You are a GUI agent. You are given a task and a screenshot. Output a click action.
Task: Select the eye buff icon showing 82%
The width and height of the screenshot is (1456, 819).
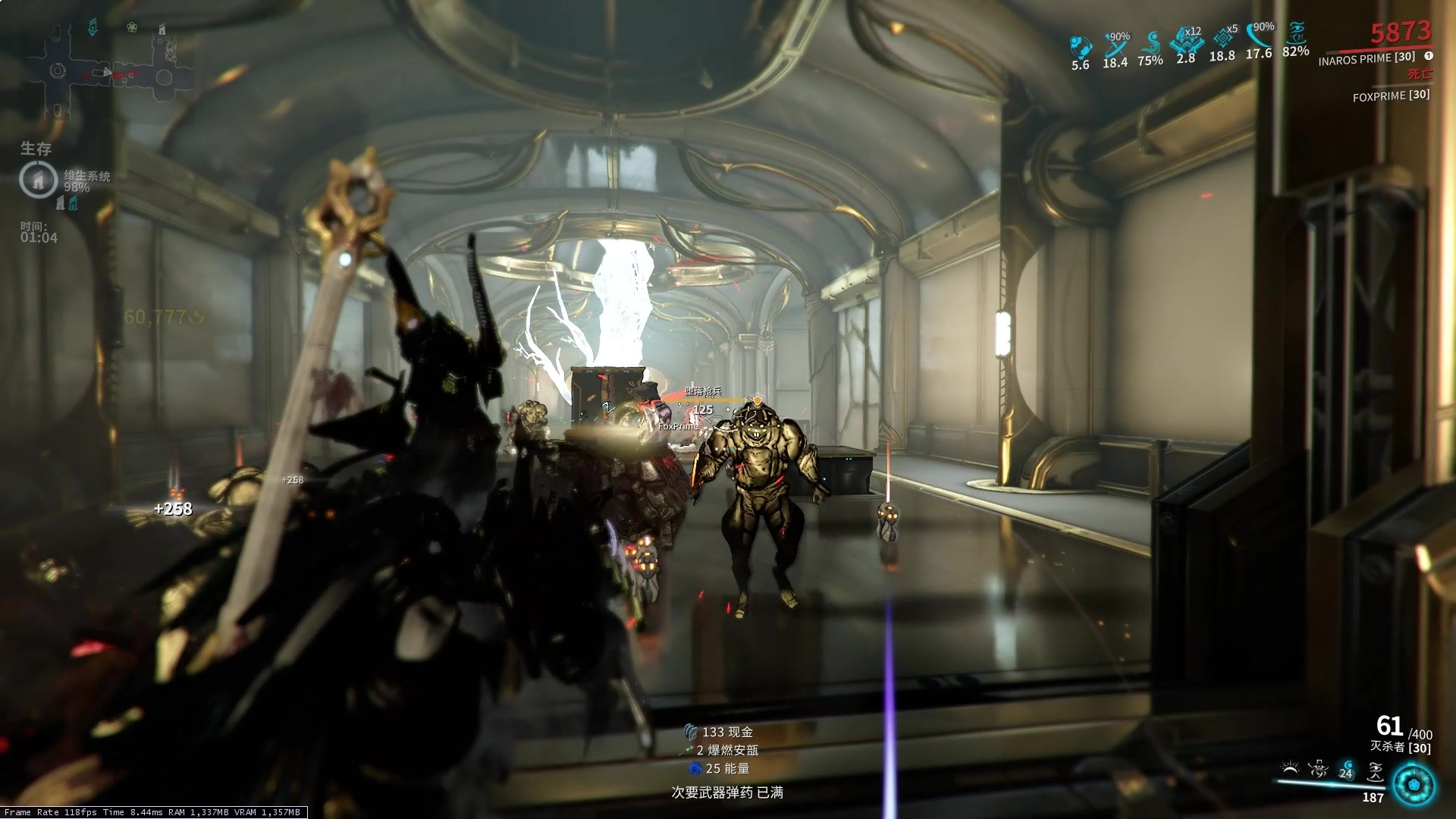(1296, 35)
